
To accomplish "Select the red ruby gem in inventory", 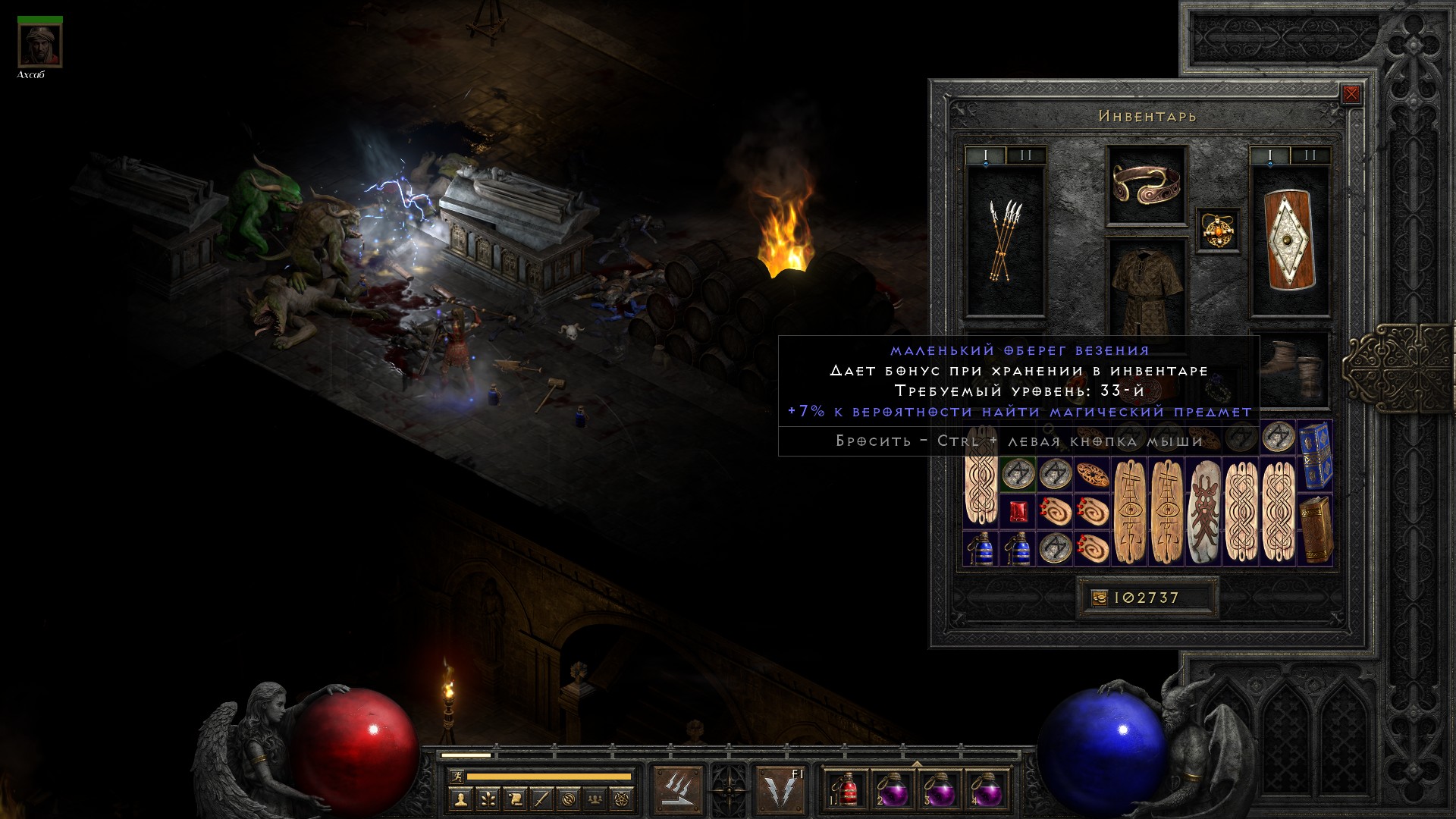I will pos(1018,512).
